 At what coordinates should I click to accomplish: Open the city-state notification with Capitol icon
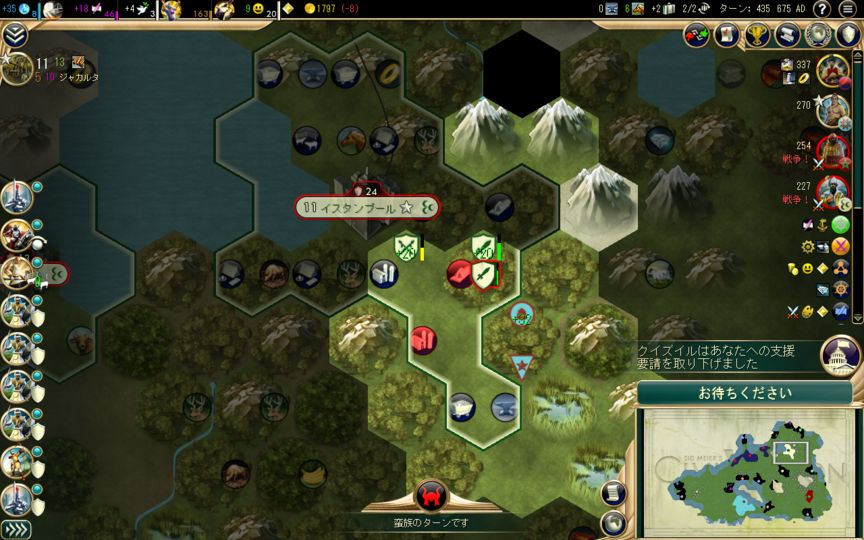(x=841, y=353)
